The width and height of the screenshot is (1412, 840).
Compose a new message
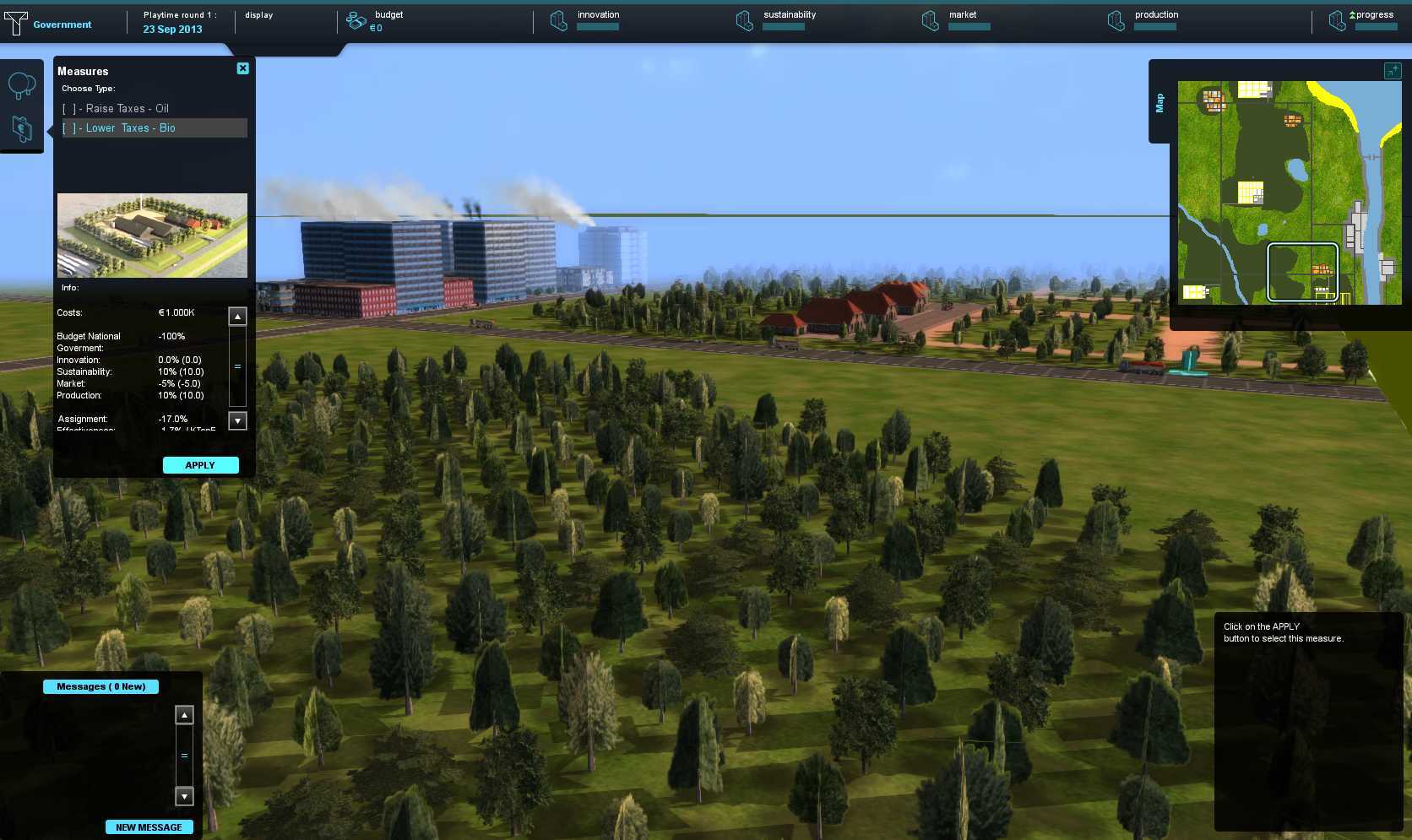tap(149, 827)
